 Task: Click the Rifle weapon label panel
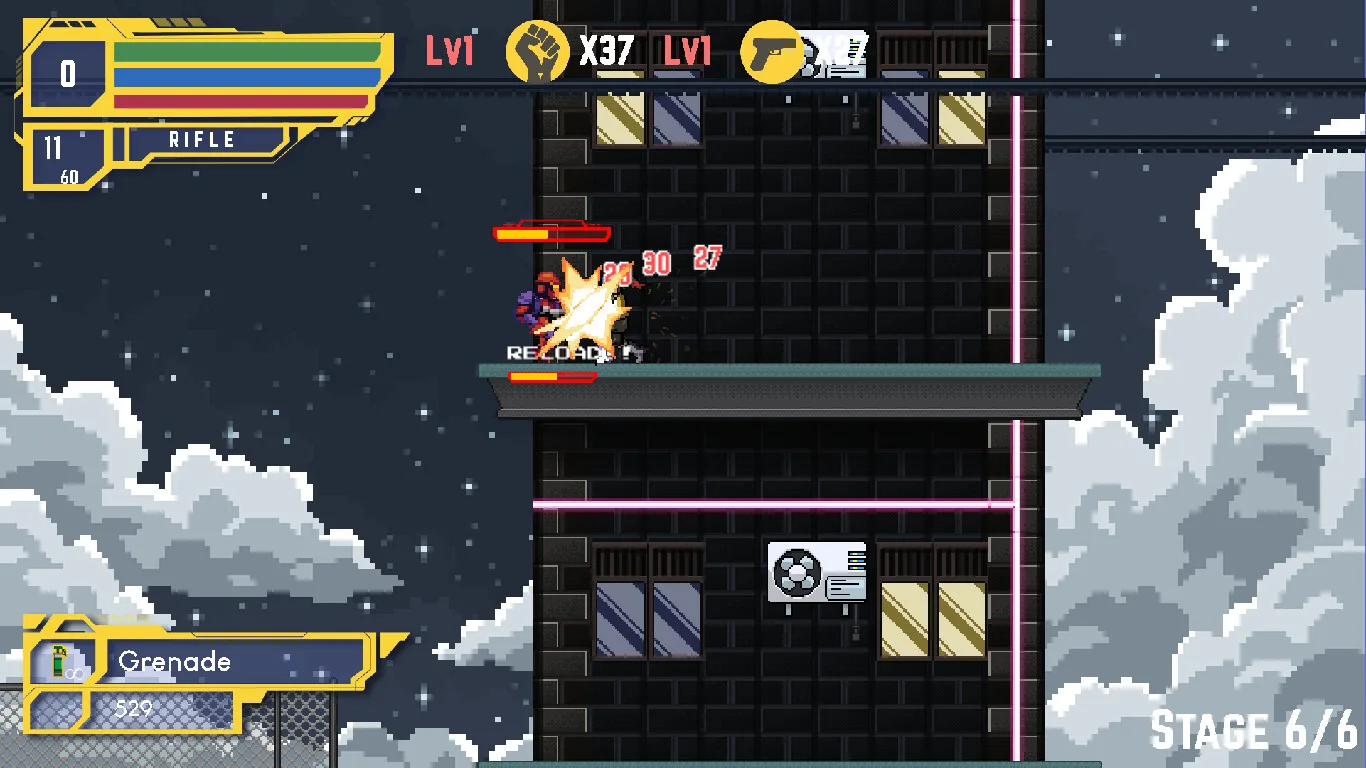[202, 140]
